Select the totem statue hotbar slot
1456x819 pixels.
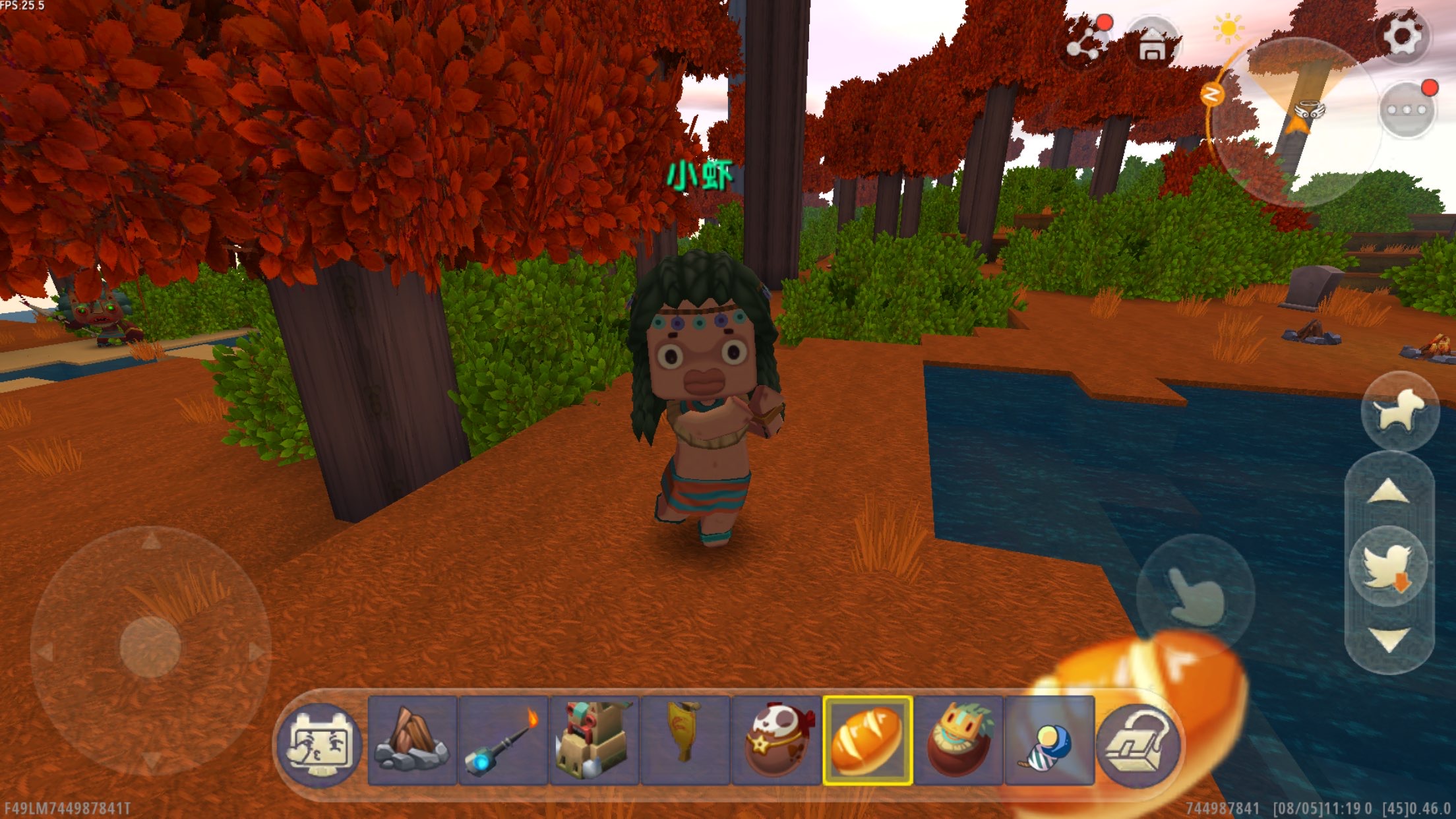point(594,741)
